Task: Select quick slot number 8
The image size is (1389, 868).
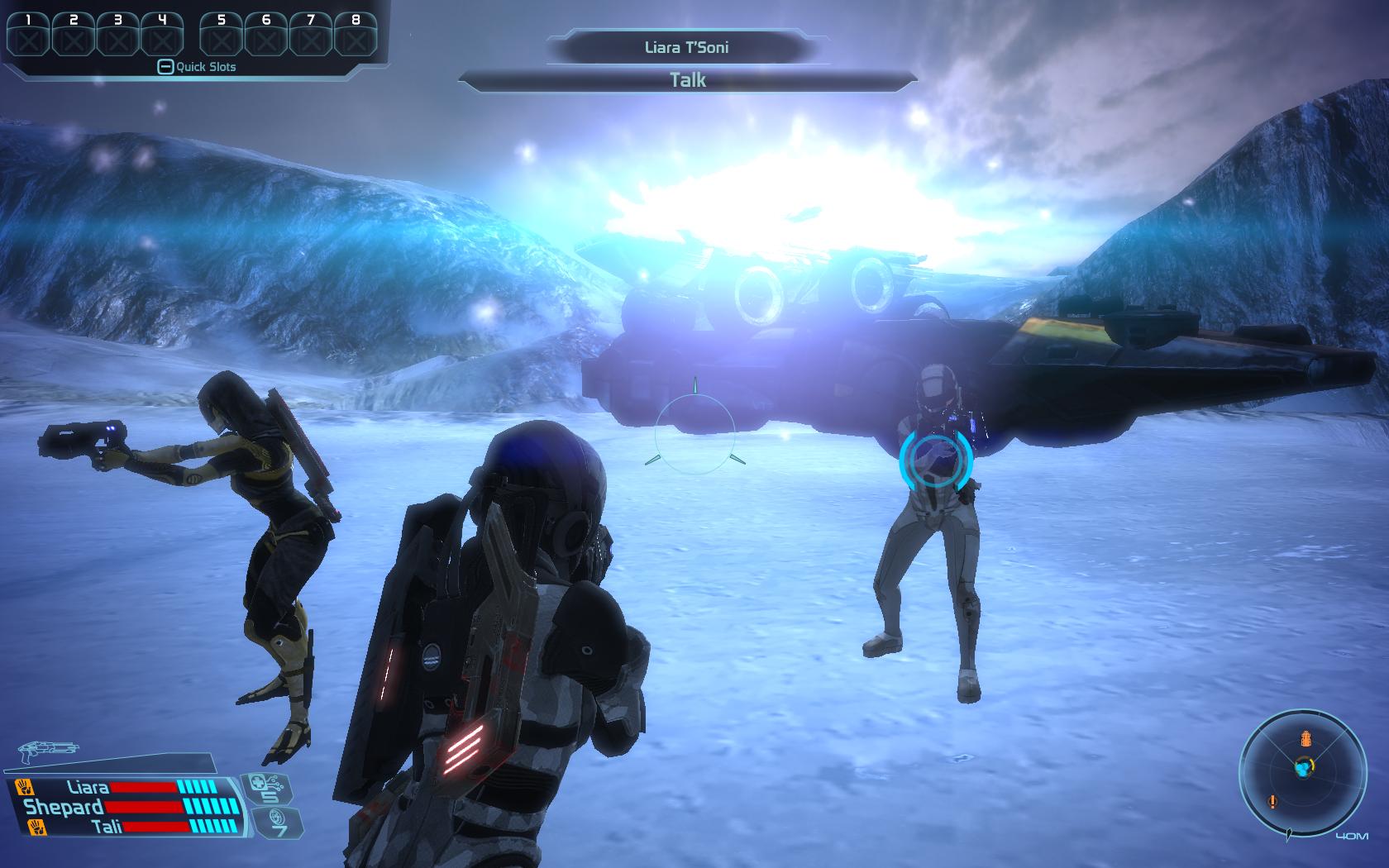Action: pos(356,35)
